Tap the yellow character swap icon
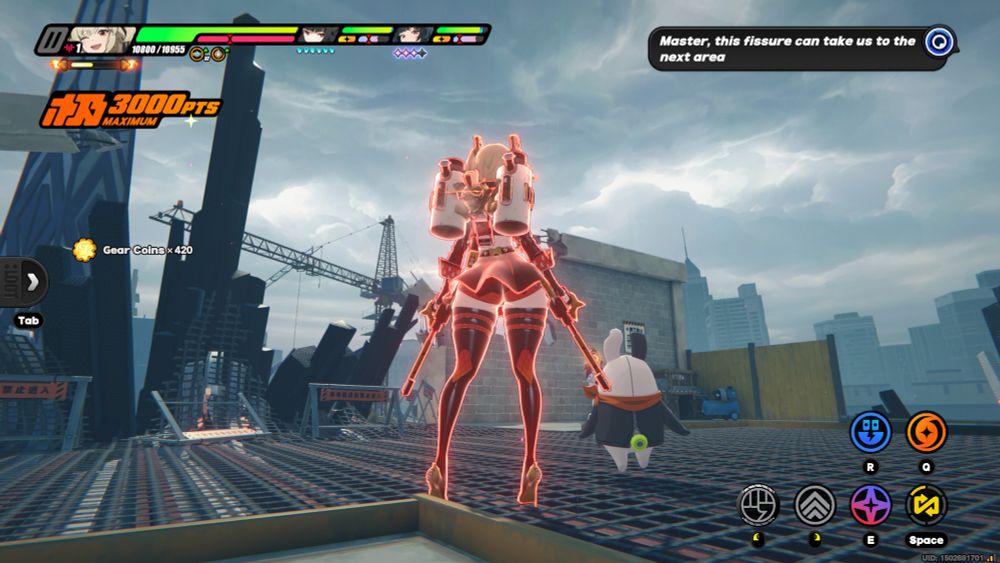 (x=926, y=505)
